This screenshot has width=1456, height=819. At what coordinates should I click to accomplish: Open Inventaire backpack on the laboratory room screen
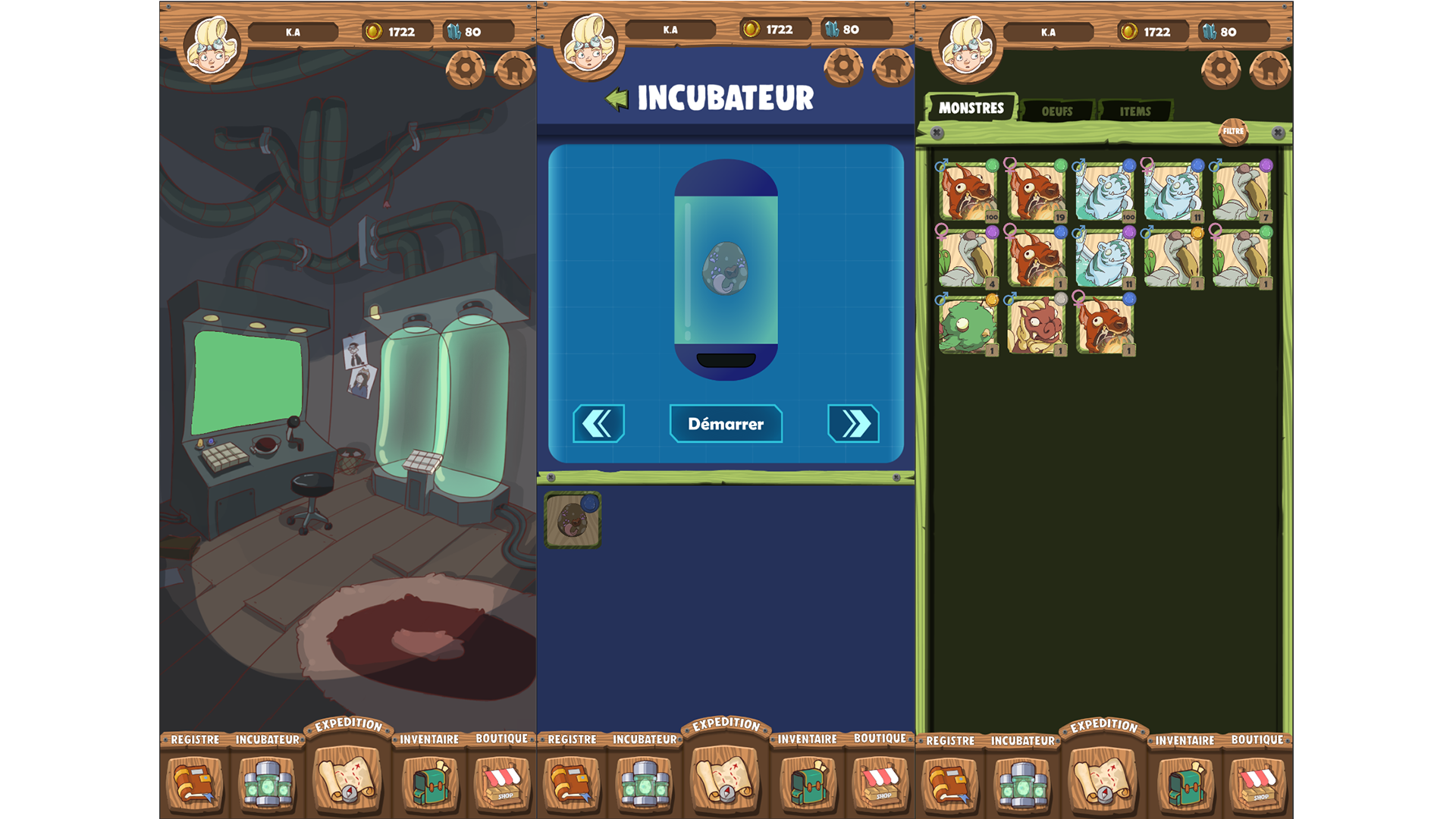click(x=429, y=783)
